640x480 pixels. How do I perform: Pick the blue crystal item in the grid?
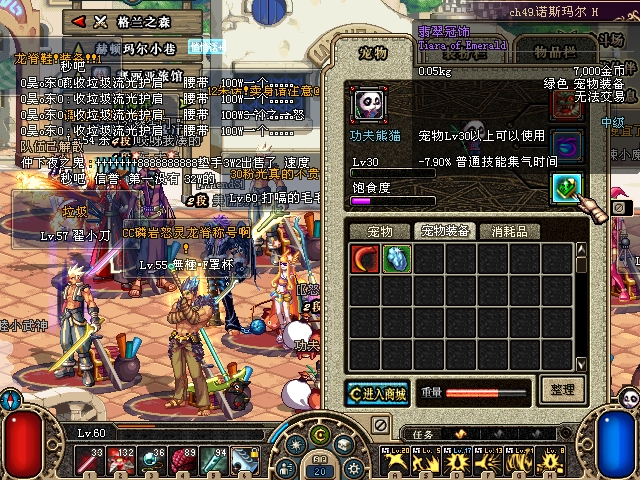tap(397, 258)
